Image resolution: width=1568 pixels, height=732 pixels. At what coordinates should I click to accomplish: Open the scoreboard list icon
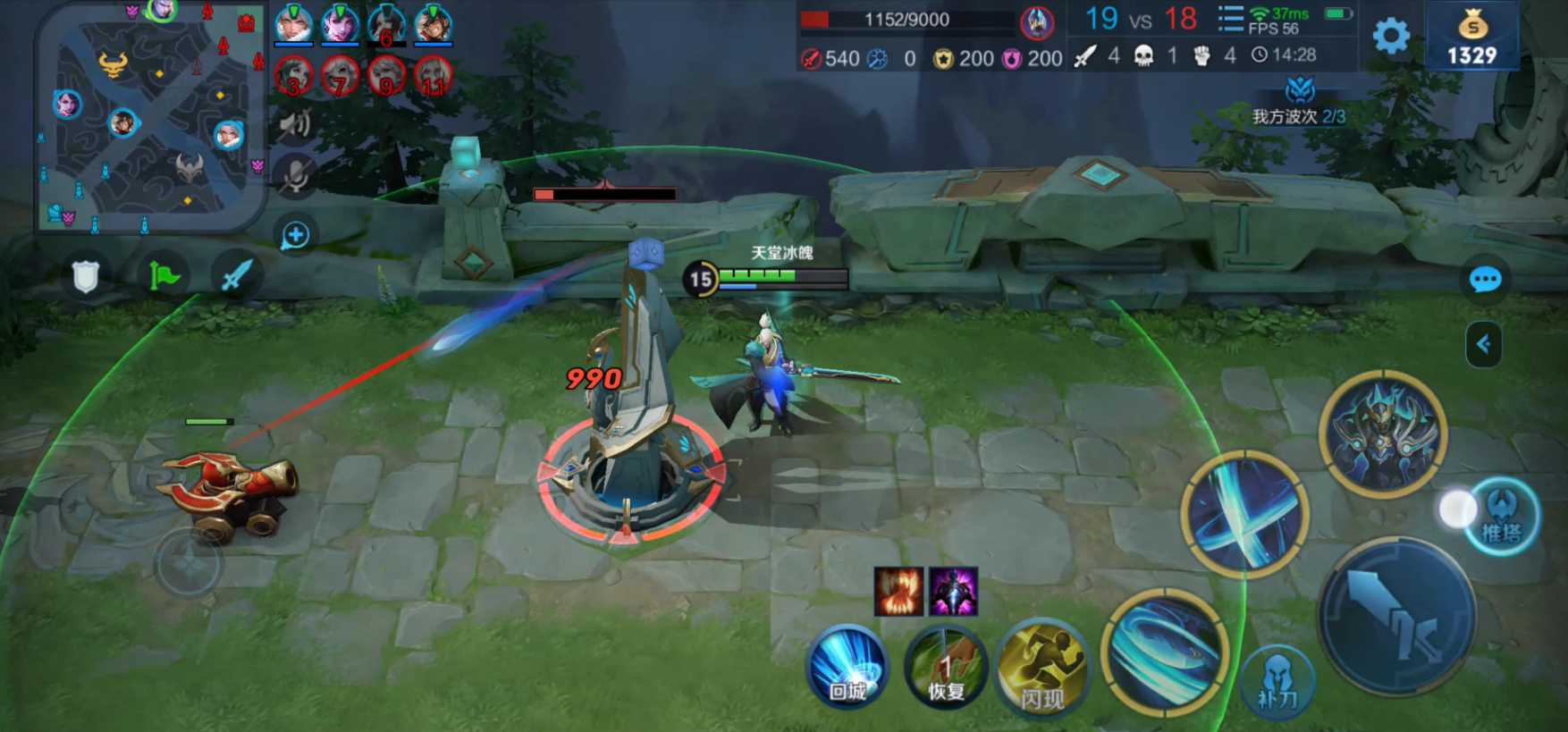coord(1231,18)
